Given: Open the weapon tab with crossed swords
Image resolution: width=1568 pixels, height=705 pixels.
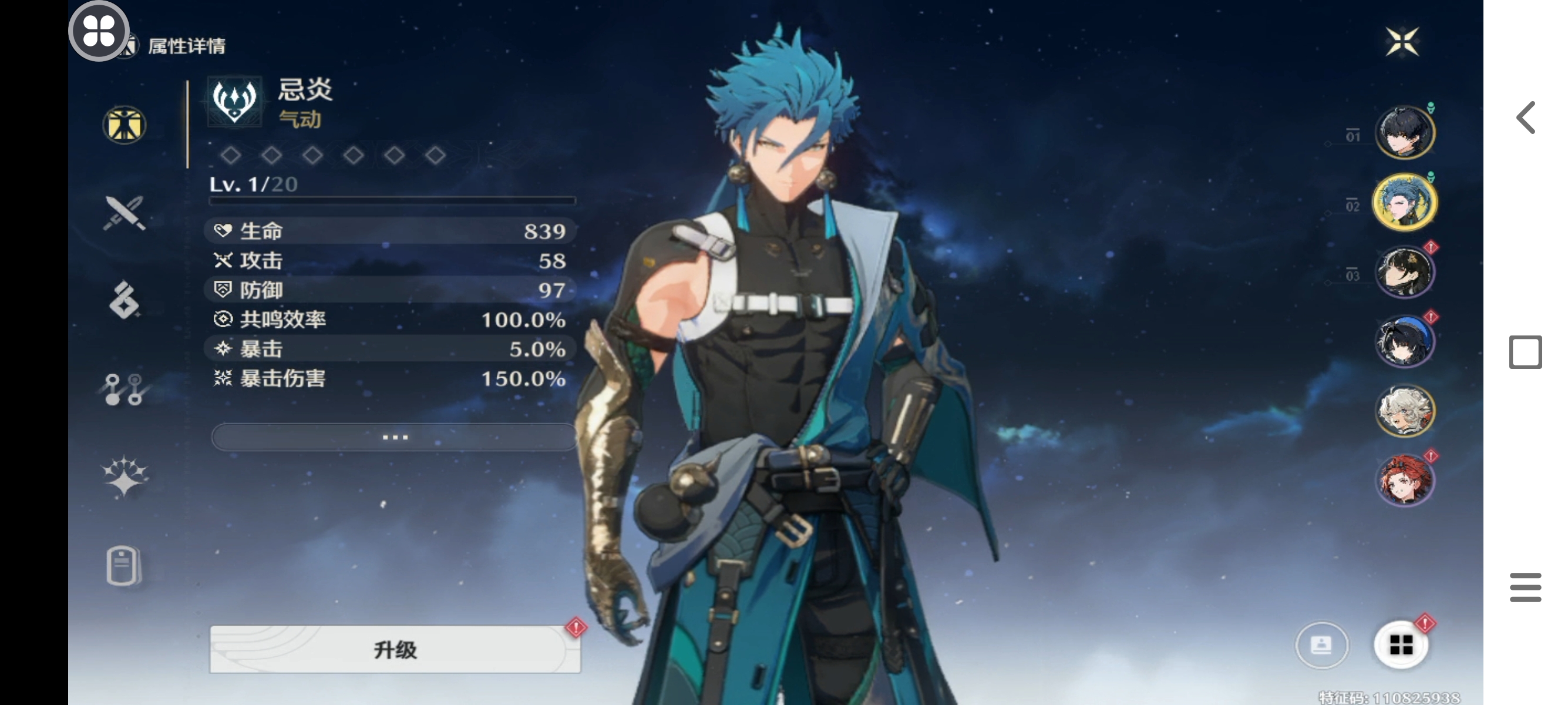Looking at the screenshot, I should point(124,213).
